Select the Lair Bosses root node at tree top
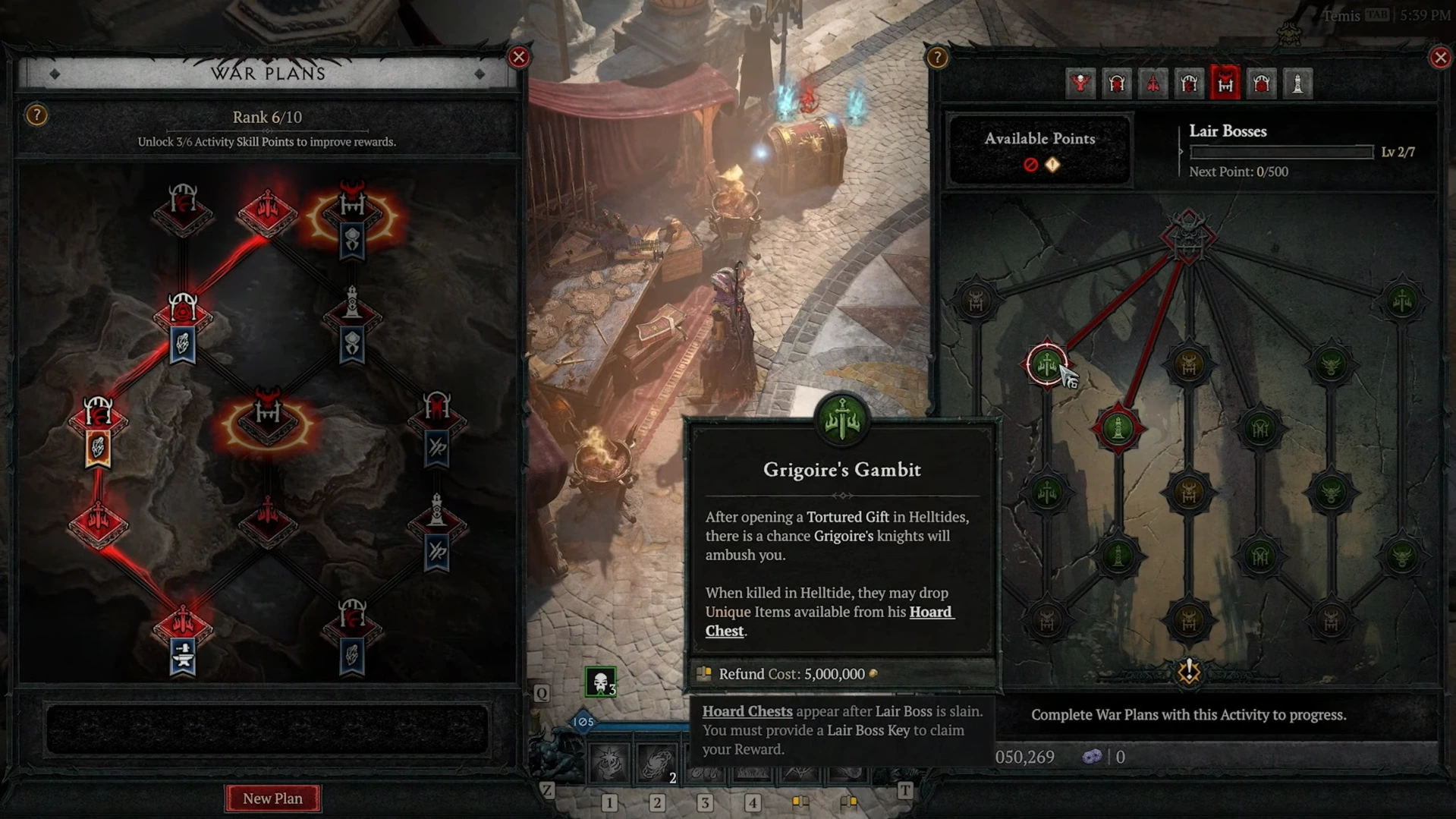Screen dimensions: 1456x819 pos(1188,235)
